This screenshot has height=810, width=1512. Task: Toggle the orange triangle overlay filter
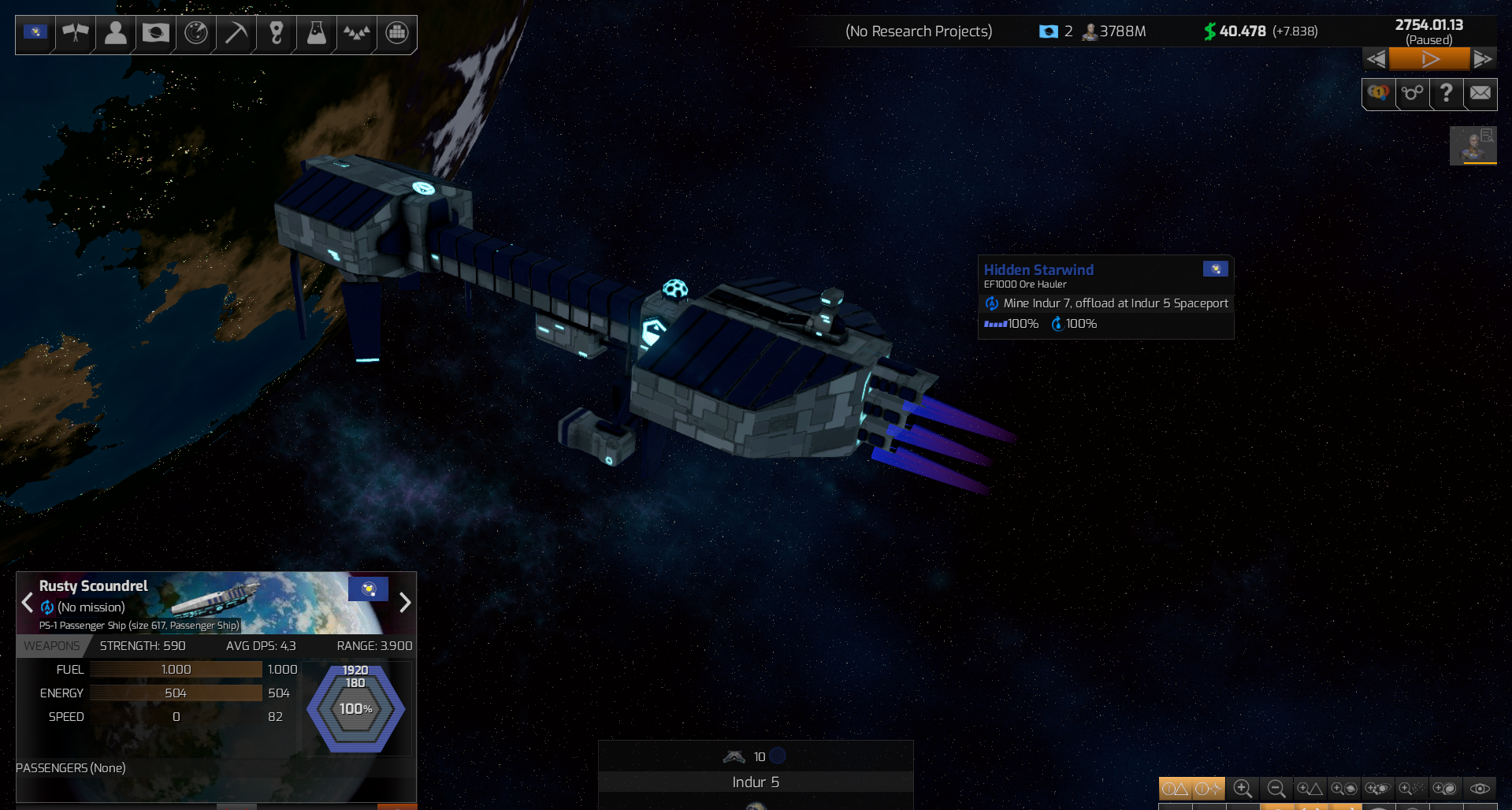point(1174,788)
